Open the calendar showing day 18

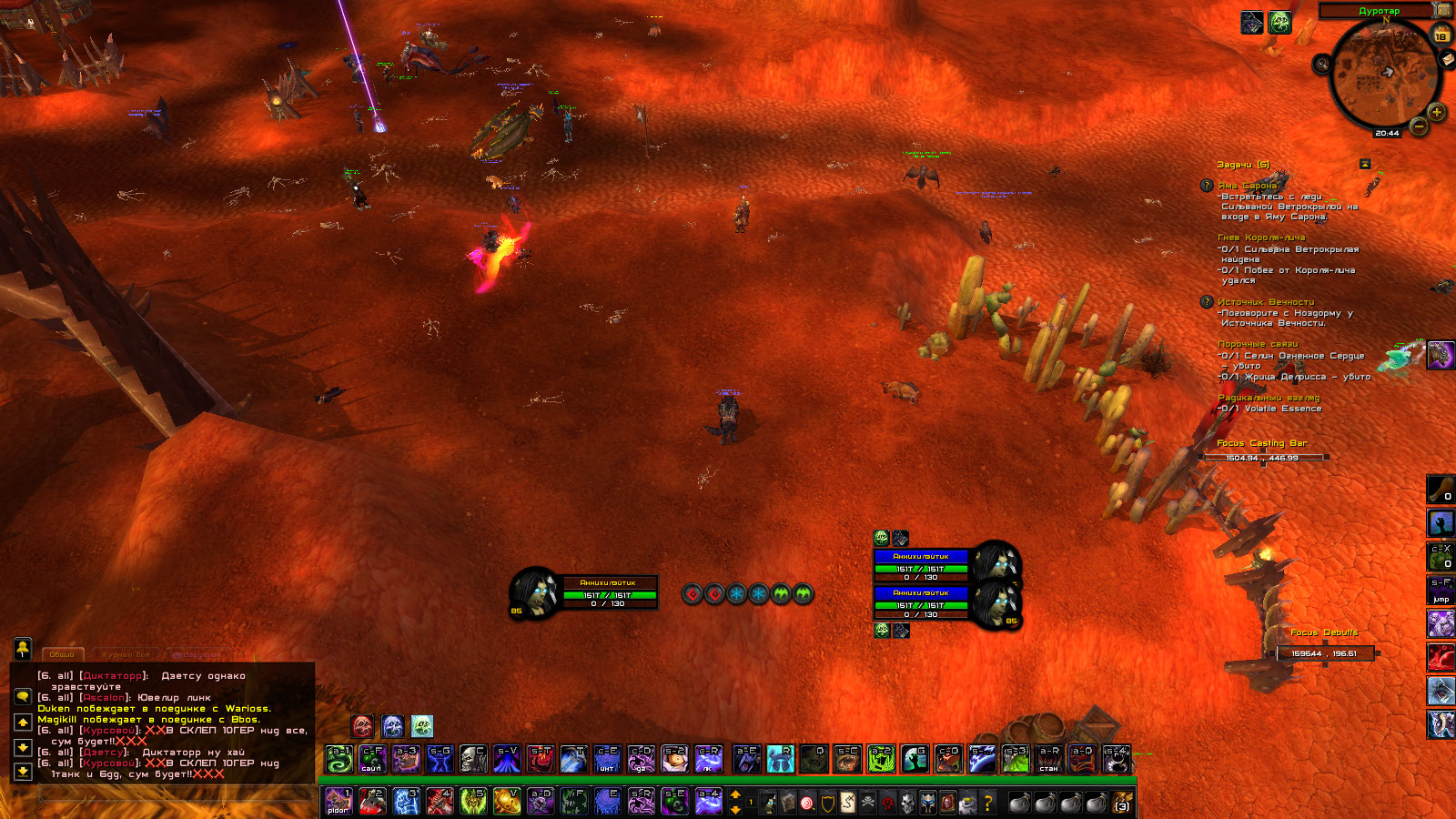pos(1441,35)
